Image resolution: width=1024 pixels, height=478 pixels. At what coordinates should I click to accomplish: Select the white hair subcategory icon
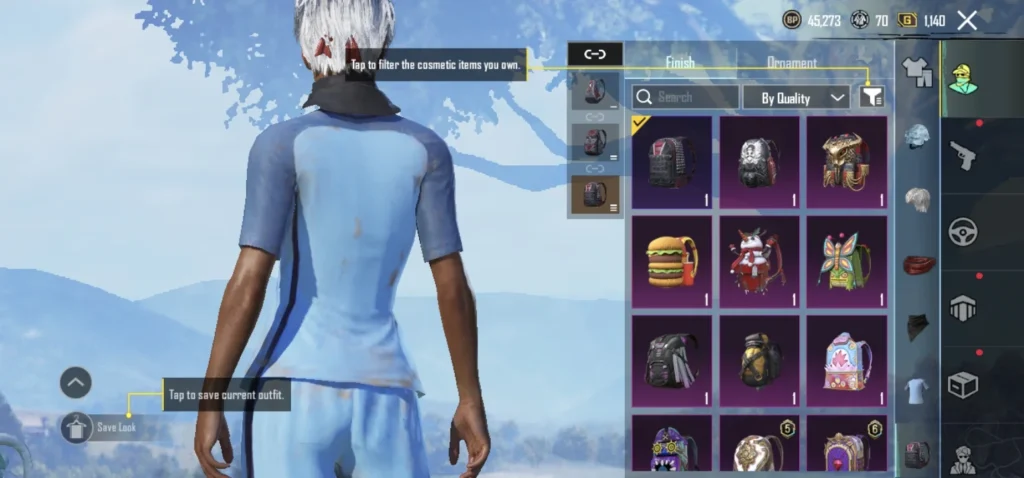[x=918, y=201]
